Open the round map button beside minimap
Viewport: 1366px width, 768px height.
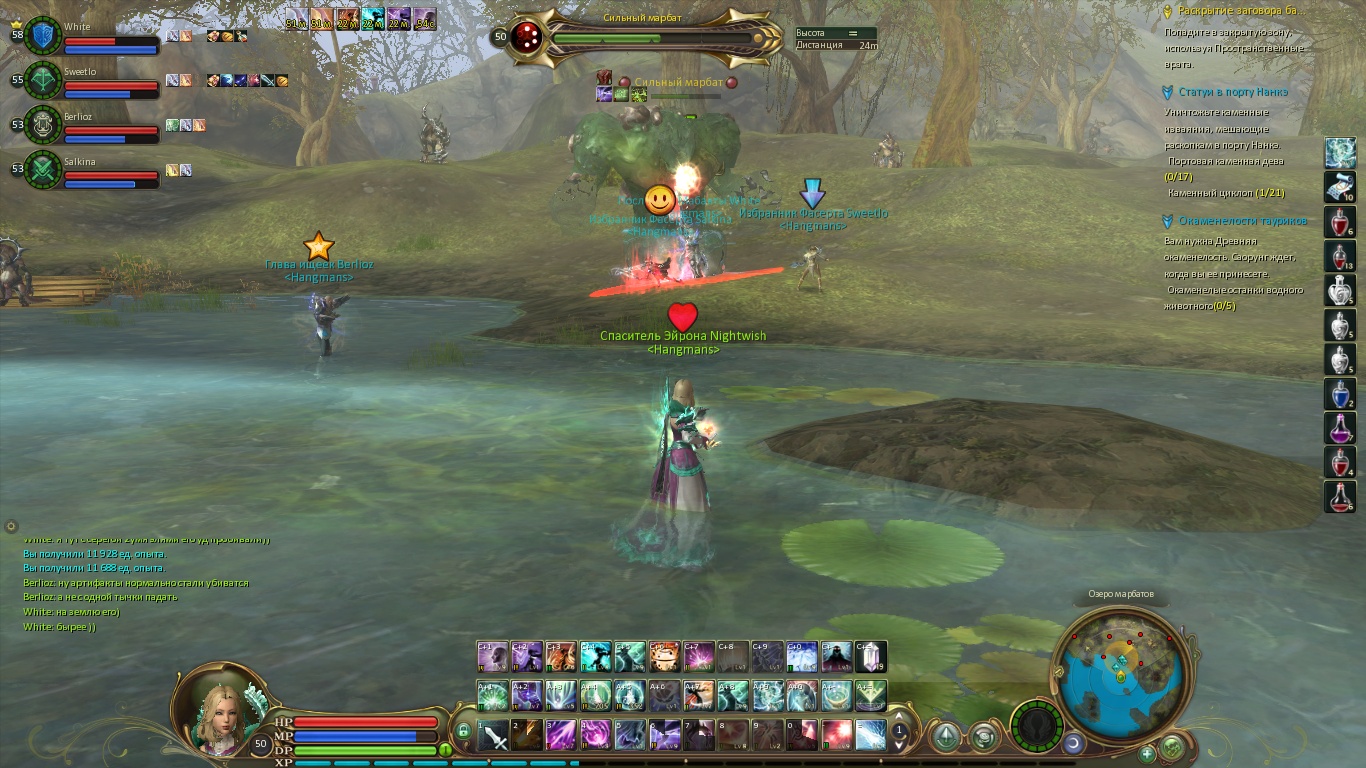tap(1173, 746)
